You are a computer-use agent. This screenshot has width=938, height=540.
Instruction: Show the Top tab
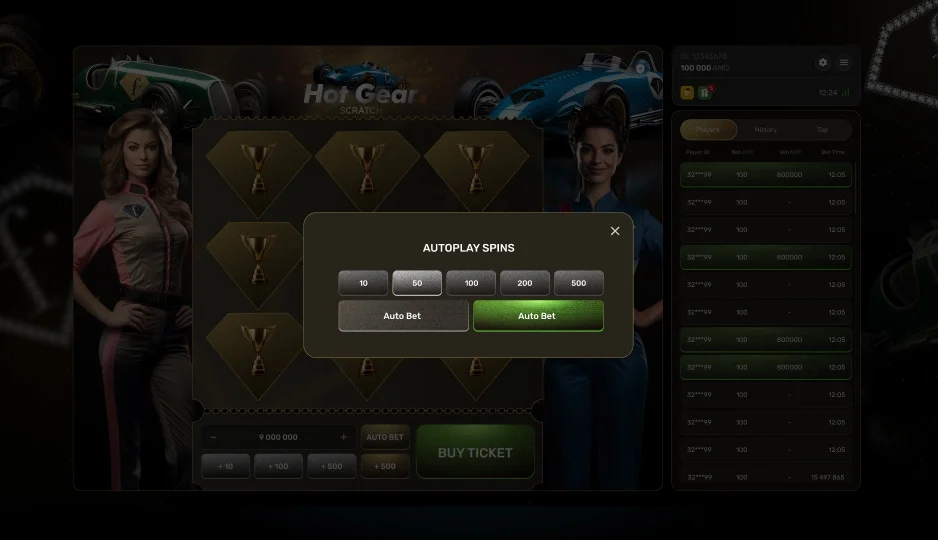click(822, 130)
